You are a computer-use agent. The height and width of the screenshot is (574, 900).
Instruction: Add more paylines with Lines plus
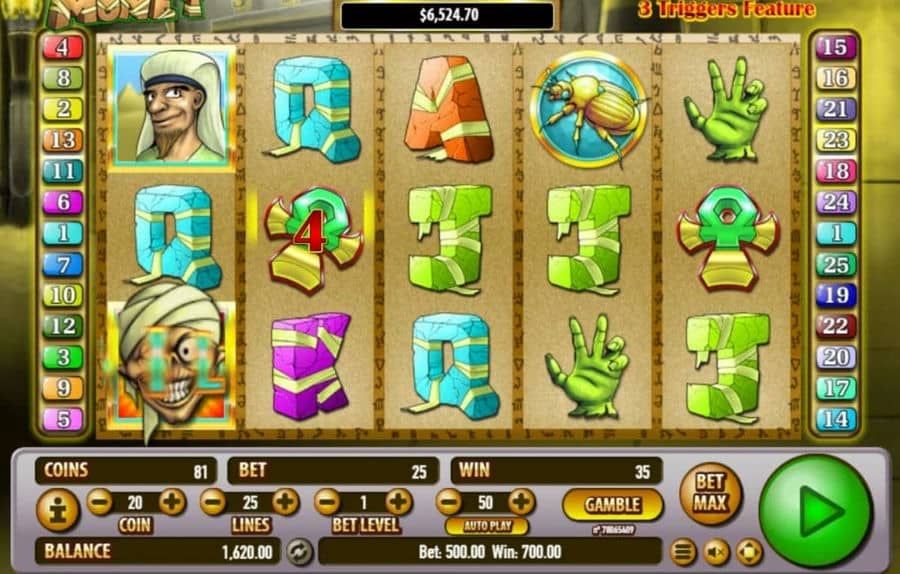click(286, 502)
